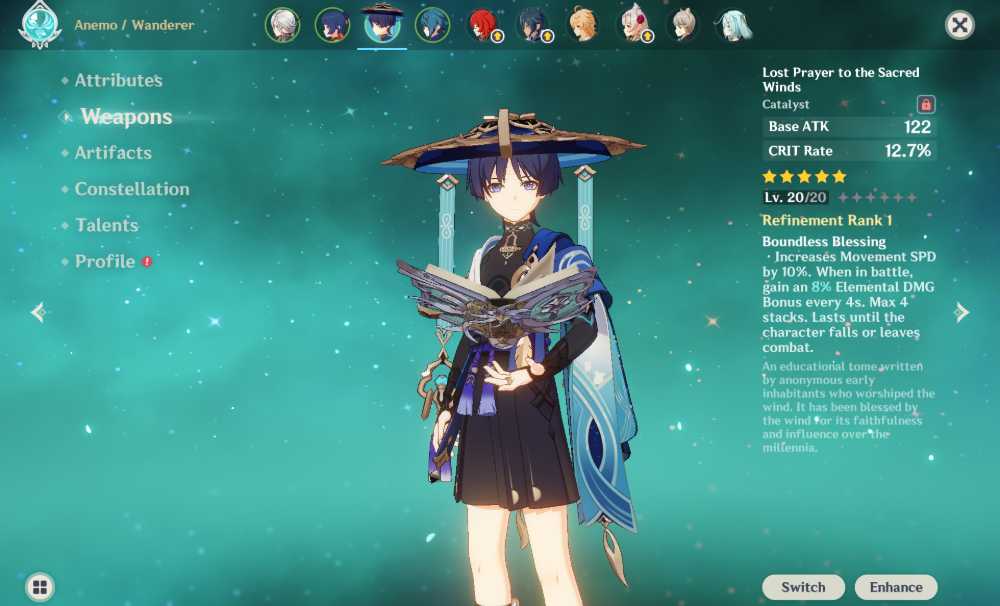
Task: Open the Attributes section
Action: (118, 80)
